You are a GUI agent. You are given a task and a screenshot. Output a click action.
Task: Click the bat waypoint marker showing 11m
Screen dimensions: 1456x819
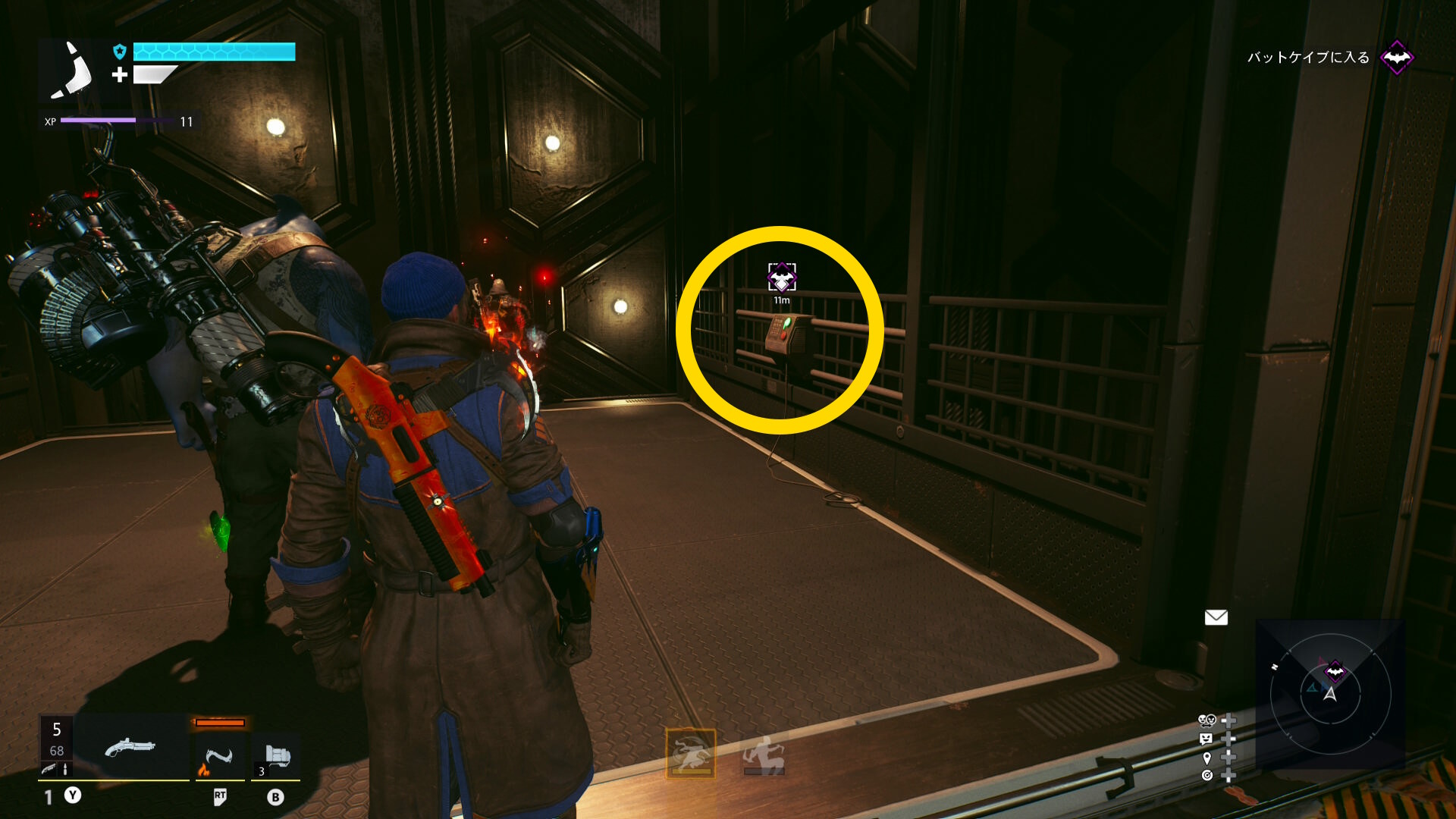782,278
